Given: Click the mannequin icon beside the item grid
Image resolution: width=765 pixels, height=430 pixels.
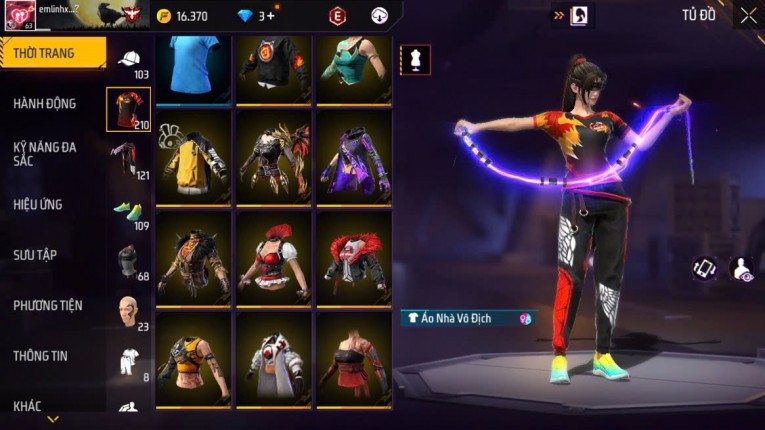Looking at the screenshot, I should coord(415,59).
